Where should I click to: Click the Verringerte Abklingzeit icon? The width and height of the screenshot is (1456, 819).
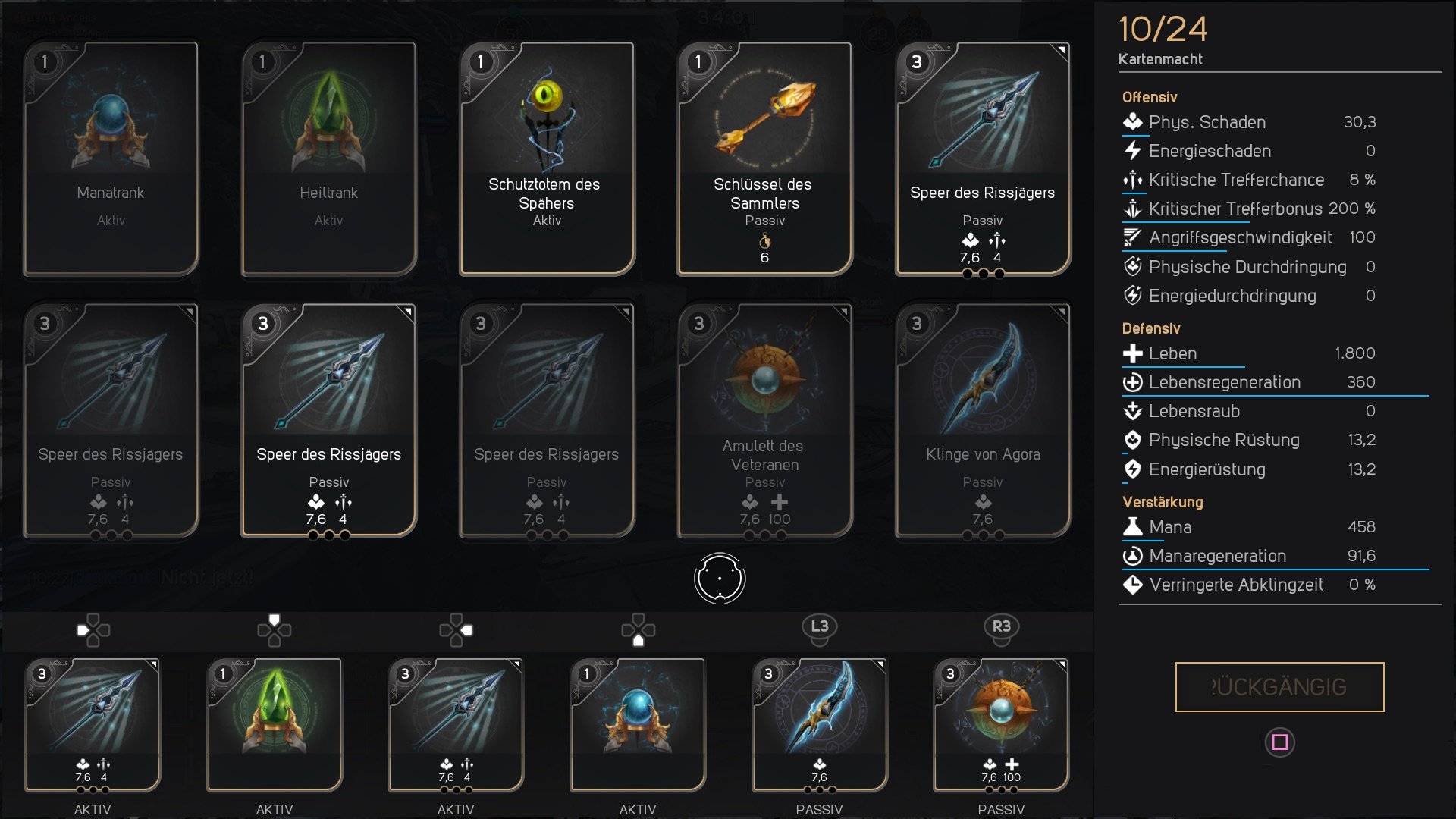coord(1133,585)
